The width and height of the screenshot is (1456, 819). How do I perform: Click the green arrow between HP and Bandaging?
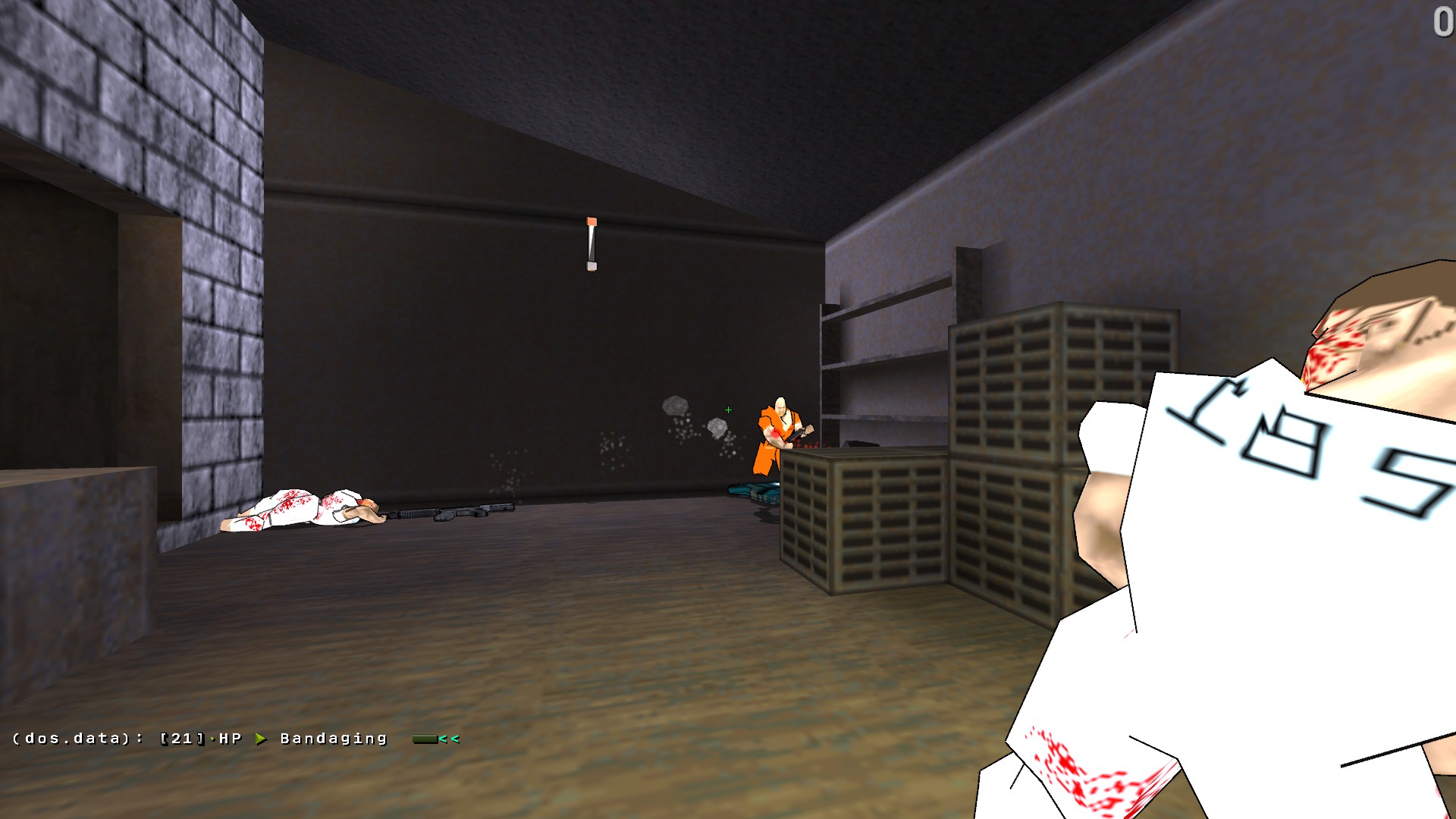pos(262,737)
